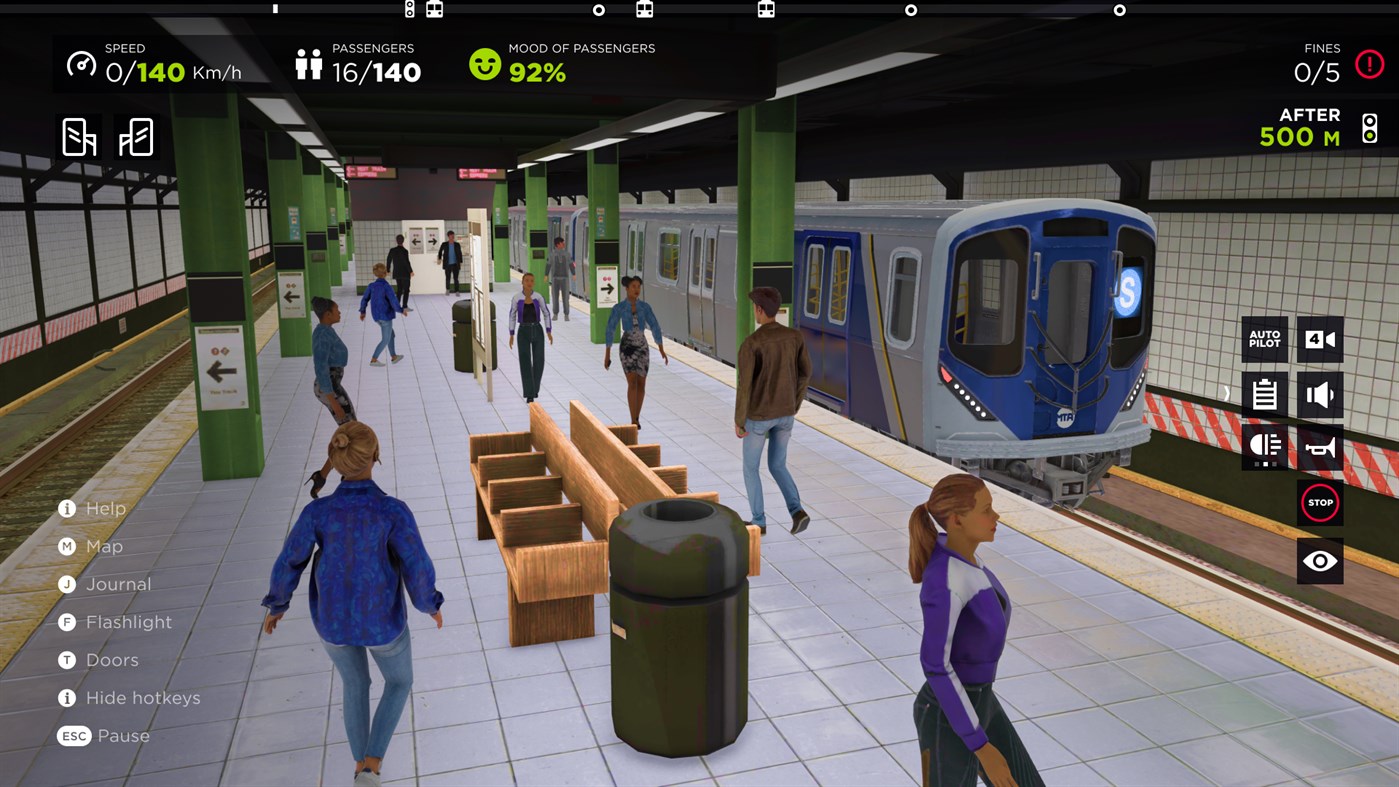1399x787 pixels.
Task: Select the 4x speed announcement icon
Action: (1318, 339)
